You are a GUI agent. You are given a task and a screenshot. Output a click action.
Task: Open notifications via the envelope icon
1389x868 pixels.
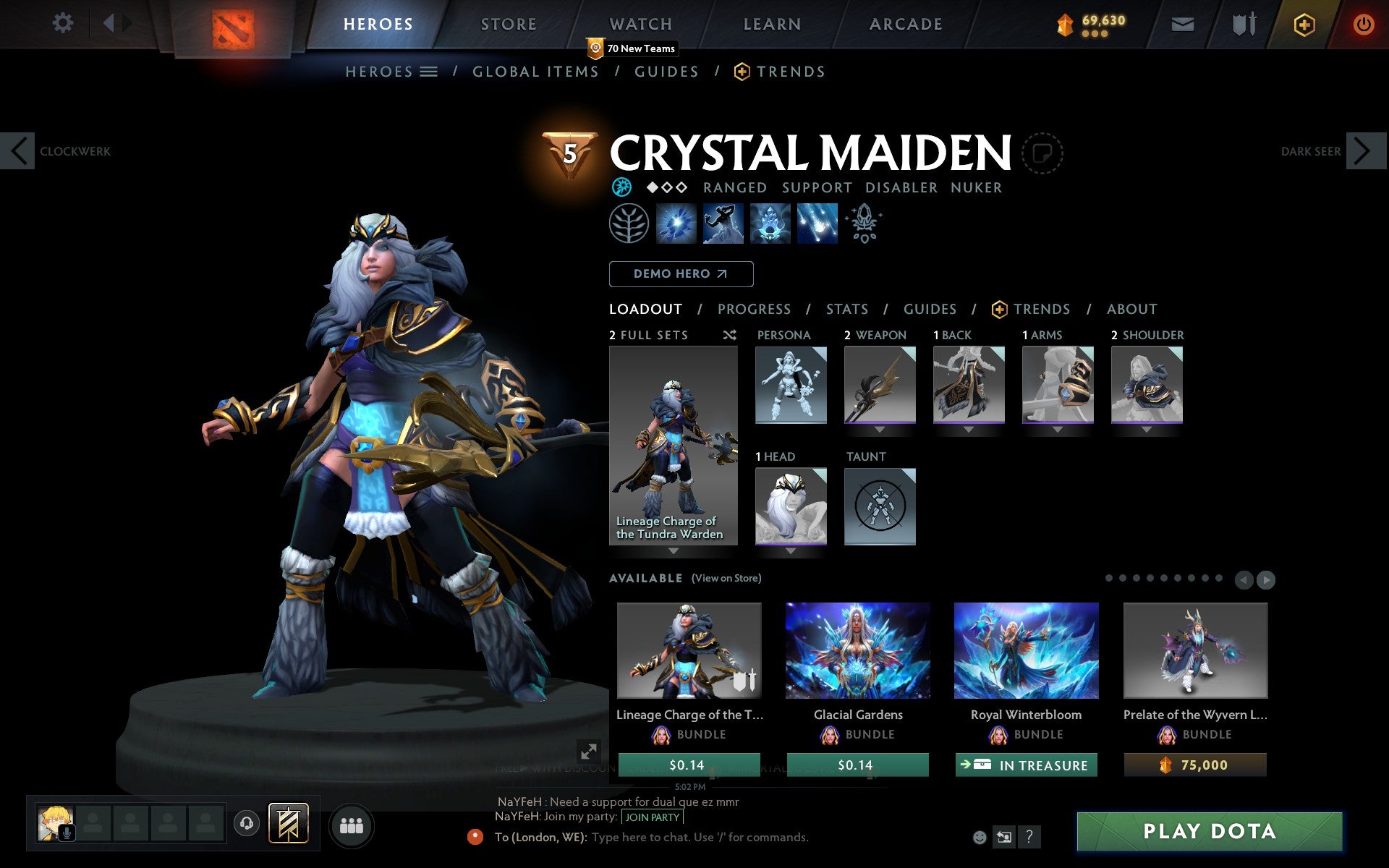pyautogui.click(x=1181, y=23)
